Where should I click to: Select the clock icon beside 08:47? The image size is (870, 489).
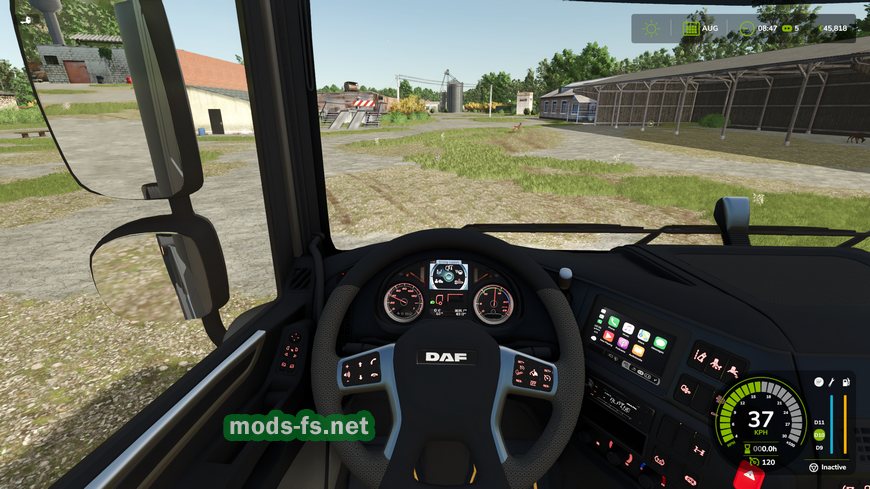tap(747, 29)
